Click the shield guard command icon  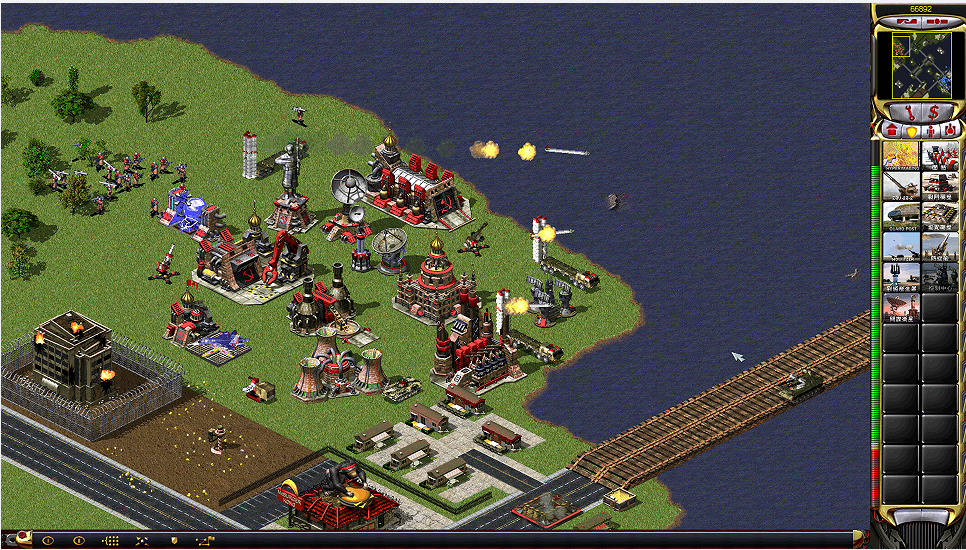click(x=174, y=540)
